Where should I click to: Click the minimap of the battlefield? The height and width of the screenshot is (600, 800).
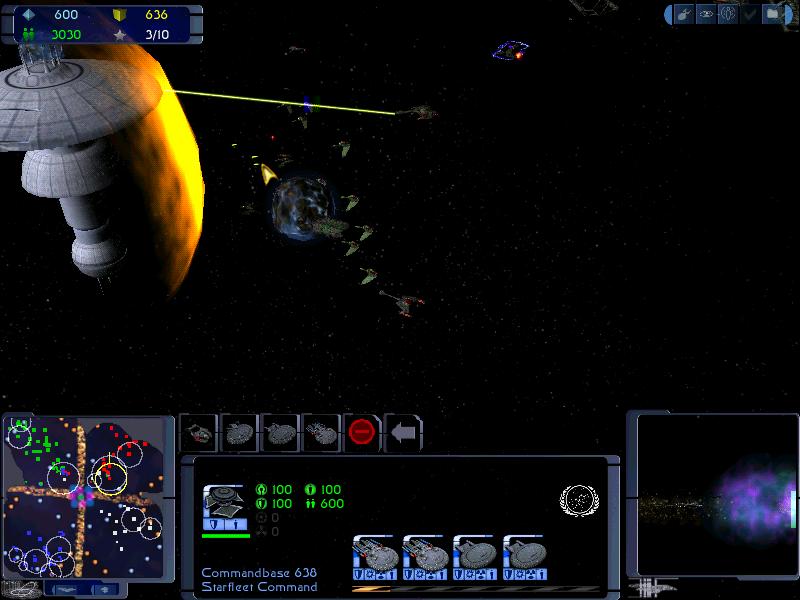84,495
